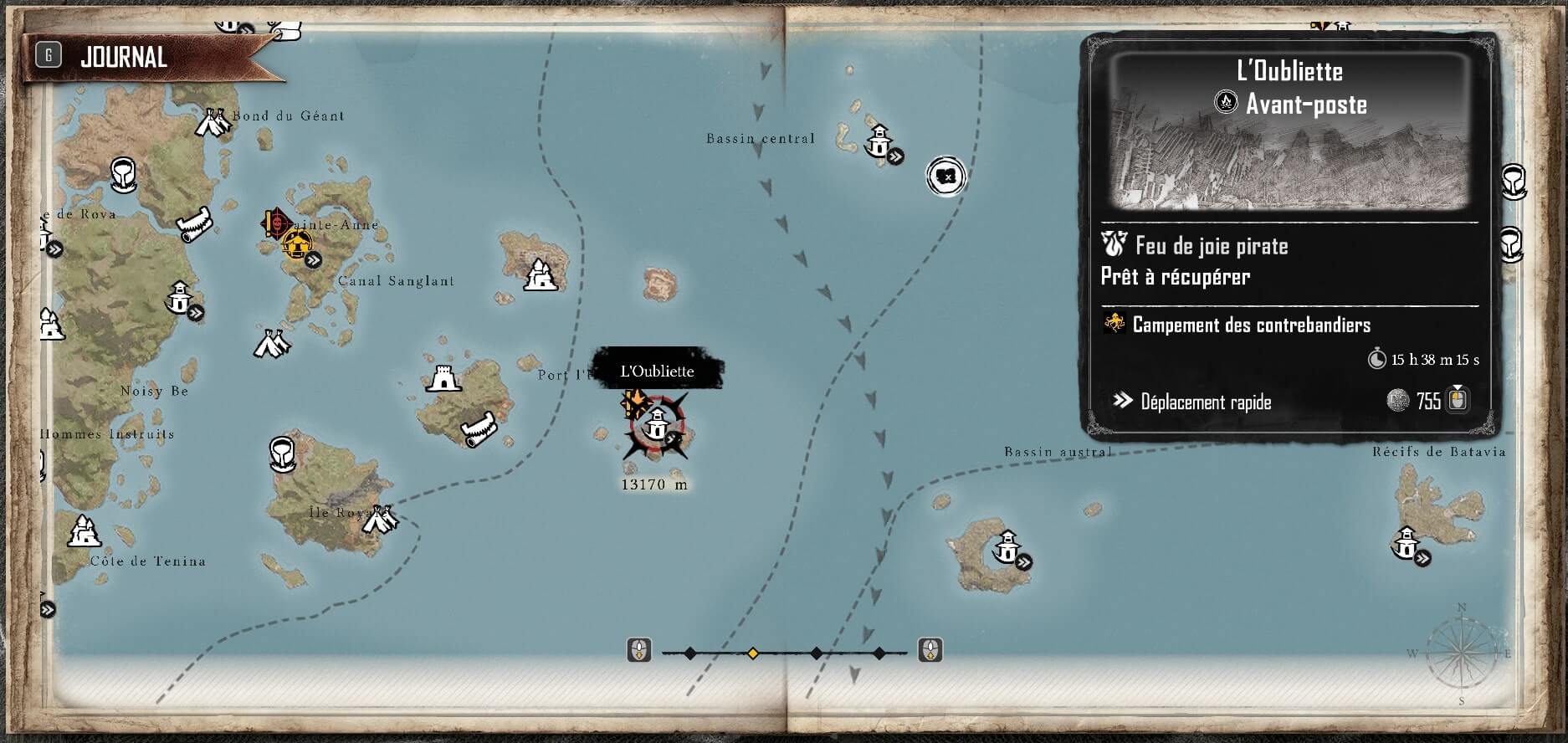Select the Feu de joie pirate entry

pos(1211,246)
